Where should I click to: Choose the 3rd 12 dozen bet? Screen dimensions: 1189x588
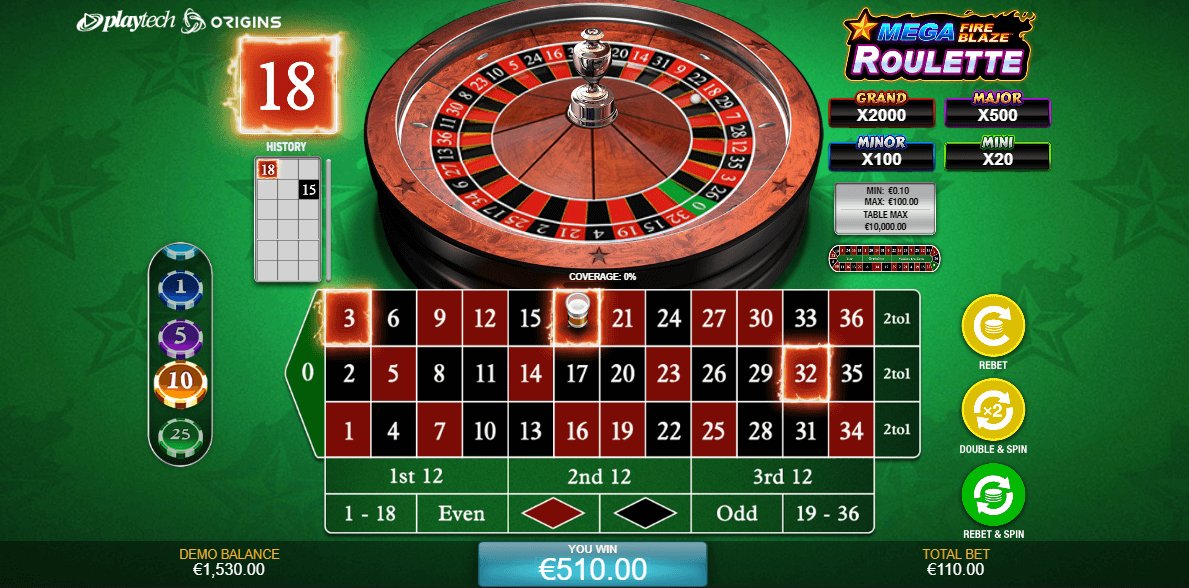click(782, 476)
